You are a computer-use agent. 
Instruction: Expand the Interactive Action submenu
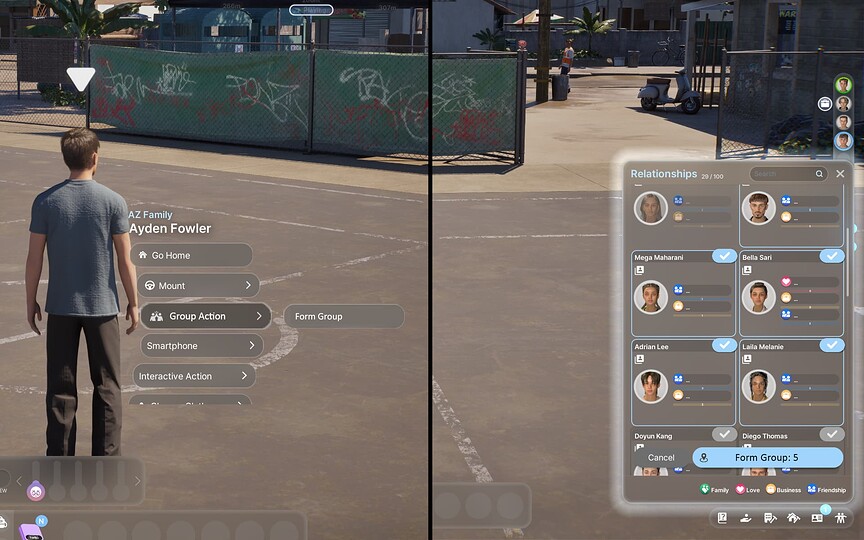[194, 376]
